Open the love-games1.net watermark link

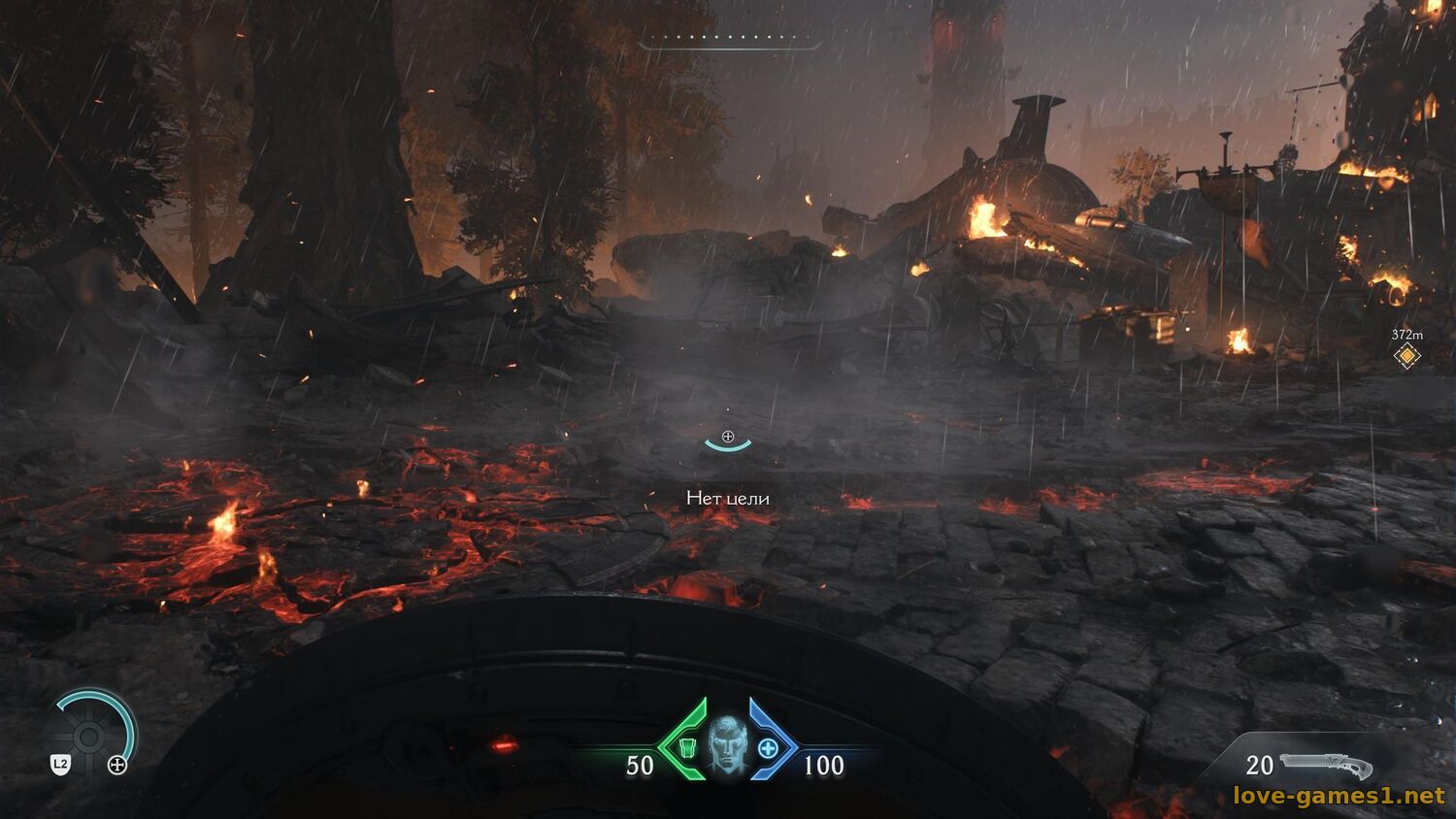pyautogui.click(x=1339, y=796)
